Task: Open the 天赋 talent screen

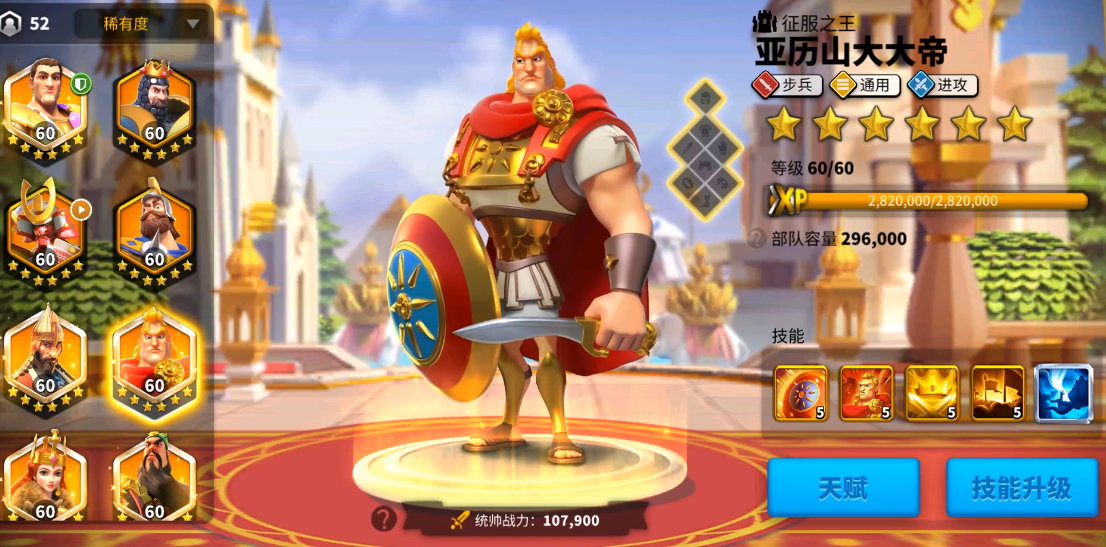Action: [843, 488]
